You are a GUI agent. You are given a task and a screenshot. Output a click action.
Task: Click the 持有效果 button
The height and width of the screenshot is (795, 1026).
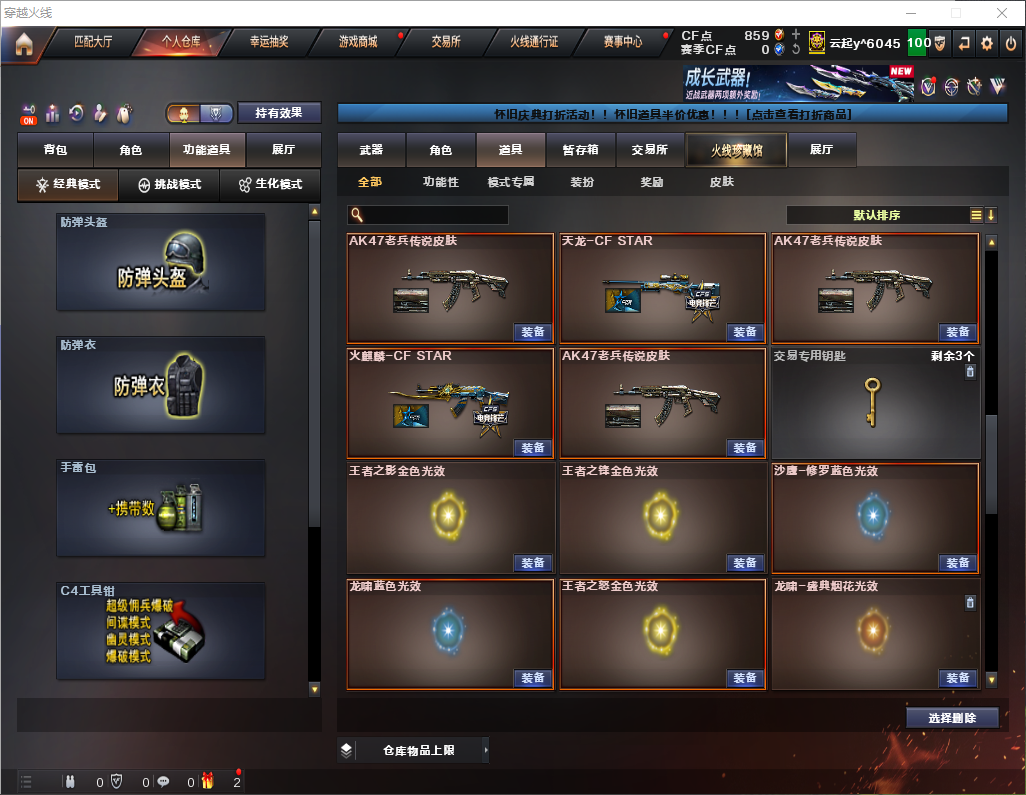(x=278, y=113)
